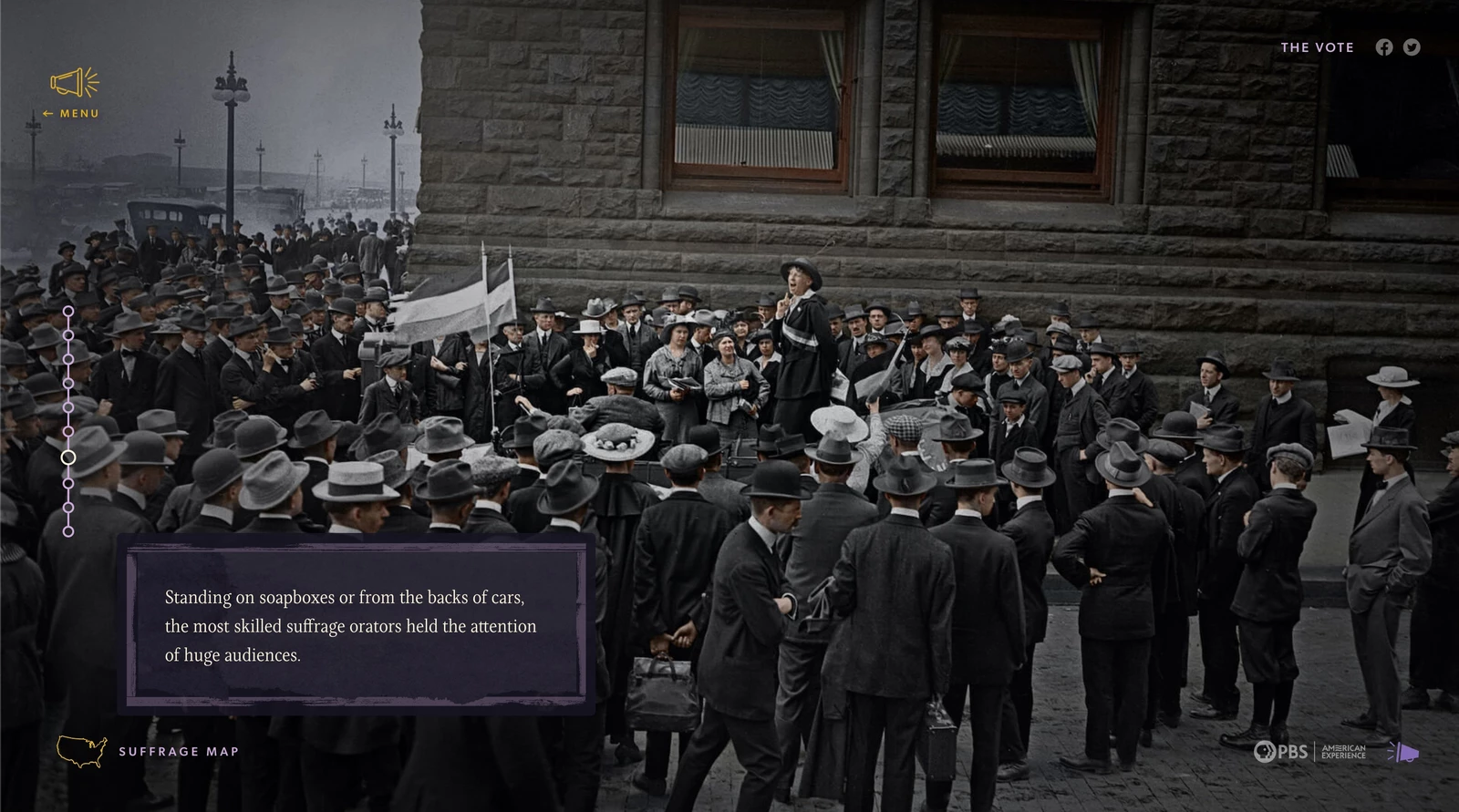Share the page via the Twitter icon
Viewport: 1459px width, 812px height.
point(1412,47)
